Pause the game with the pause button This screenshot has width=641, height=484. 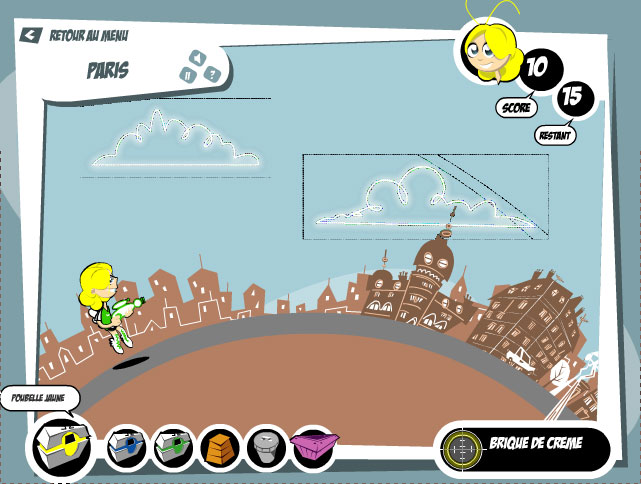click(187, 72)
